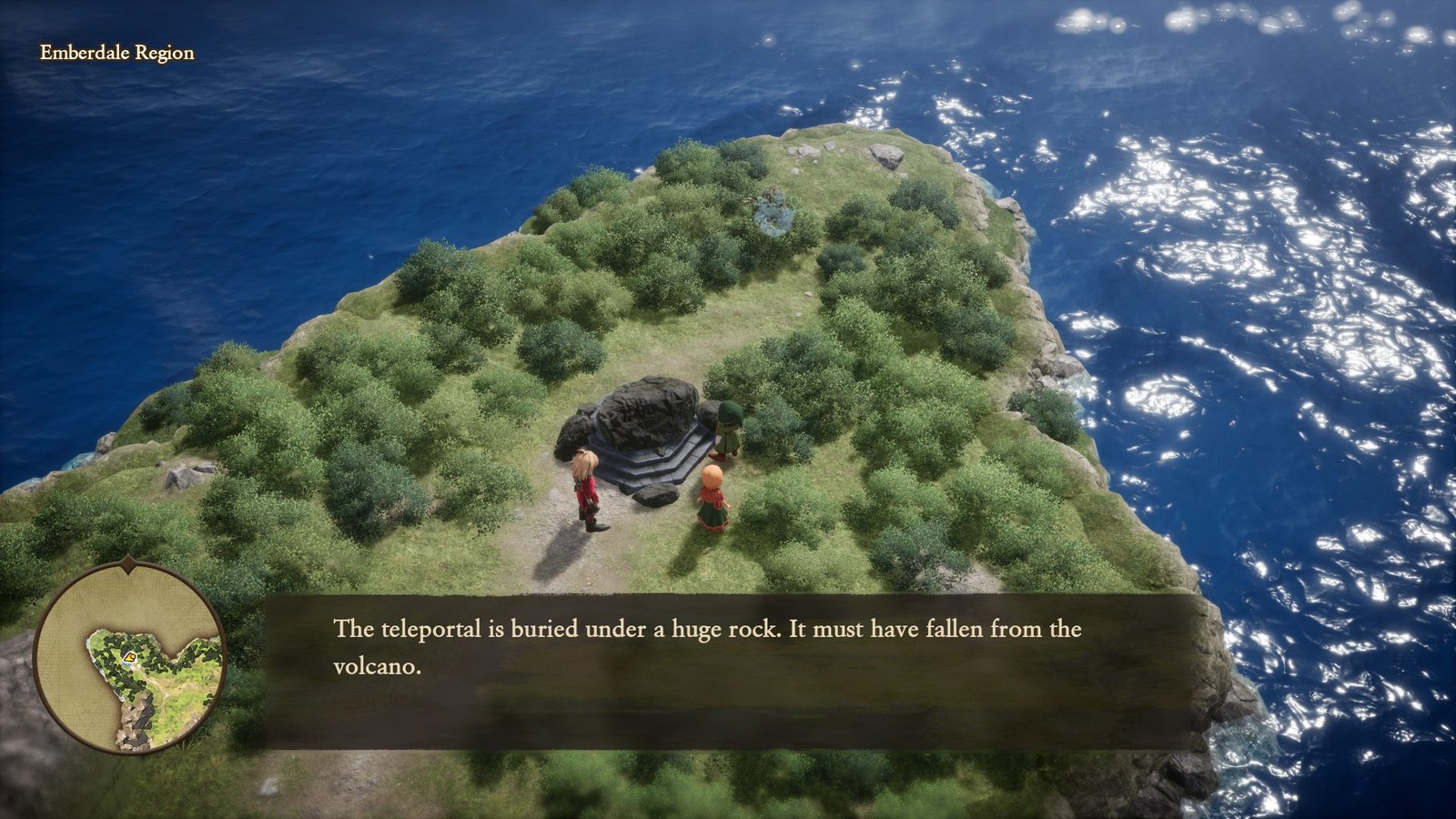
Task: Select the green-hooded party member near the rock
Action: [x=728, y=428]
